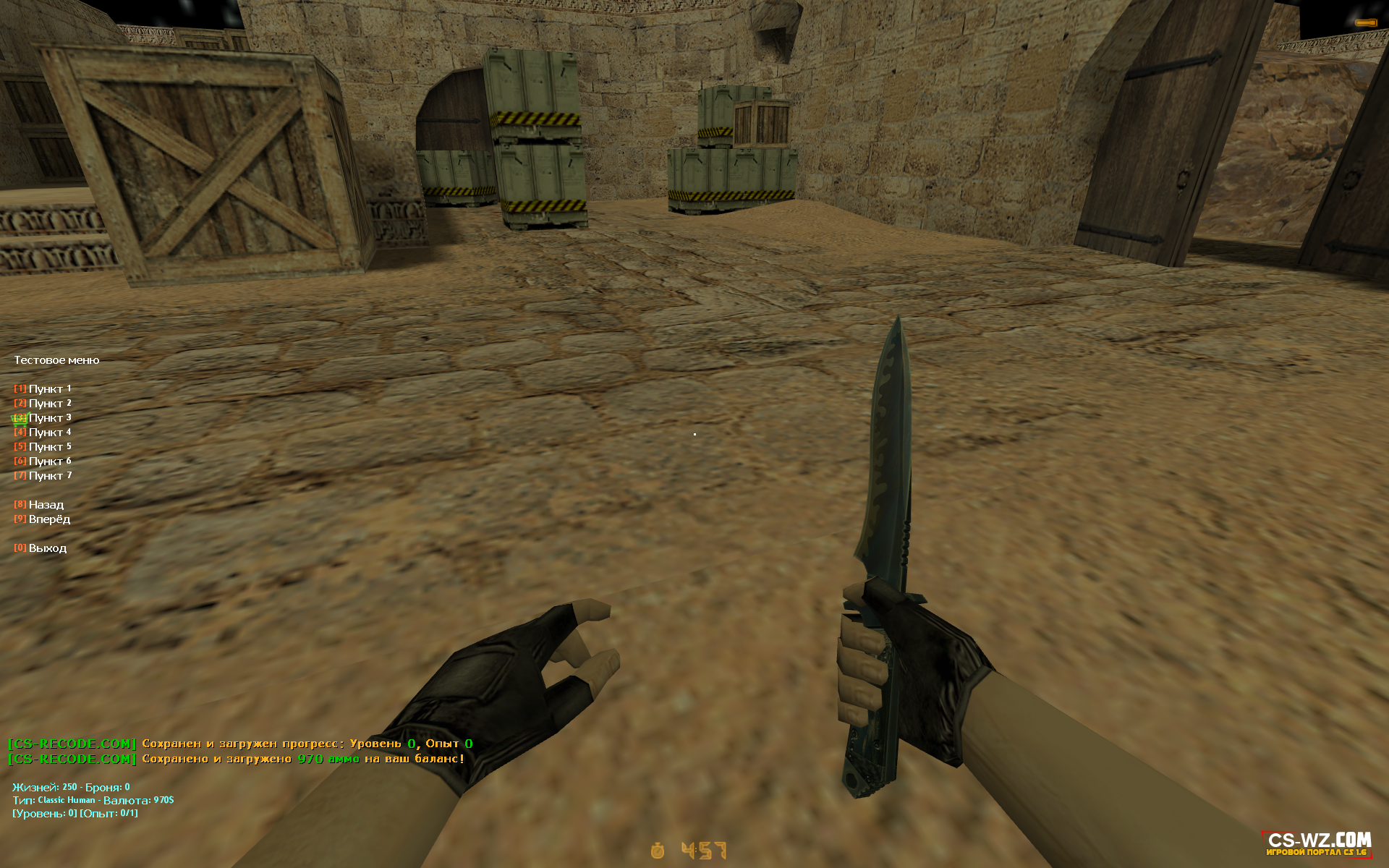Viewport: 1389px width, 868px height.
Task: Close the menu with Выход
Action: click(42, 548)
